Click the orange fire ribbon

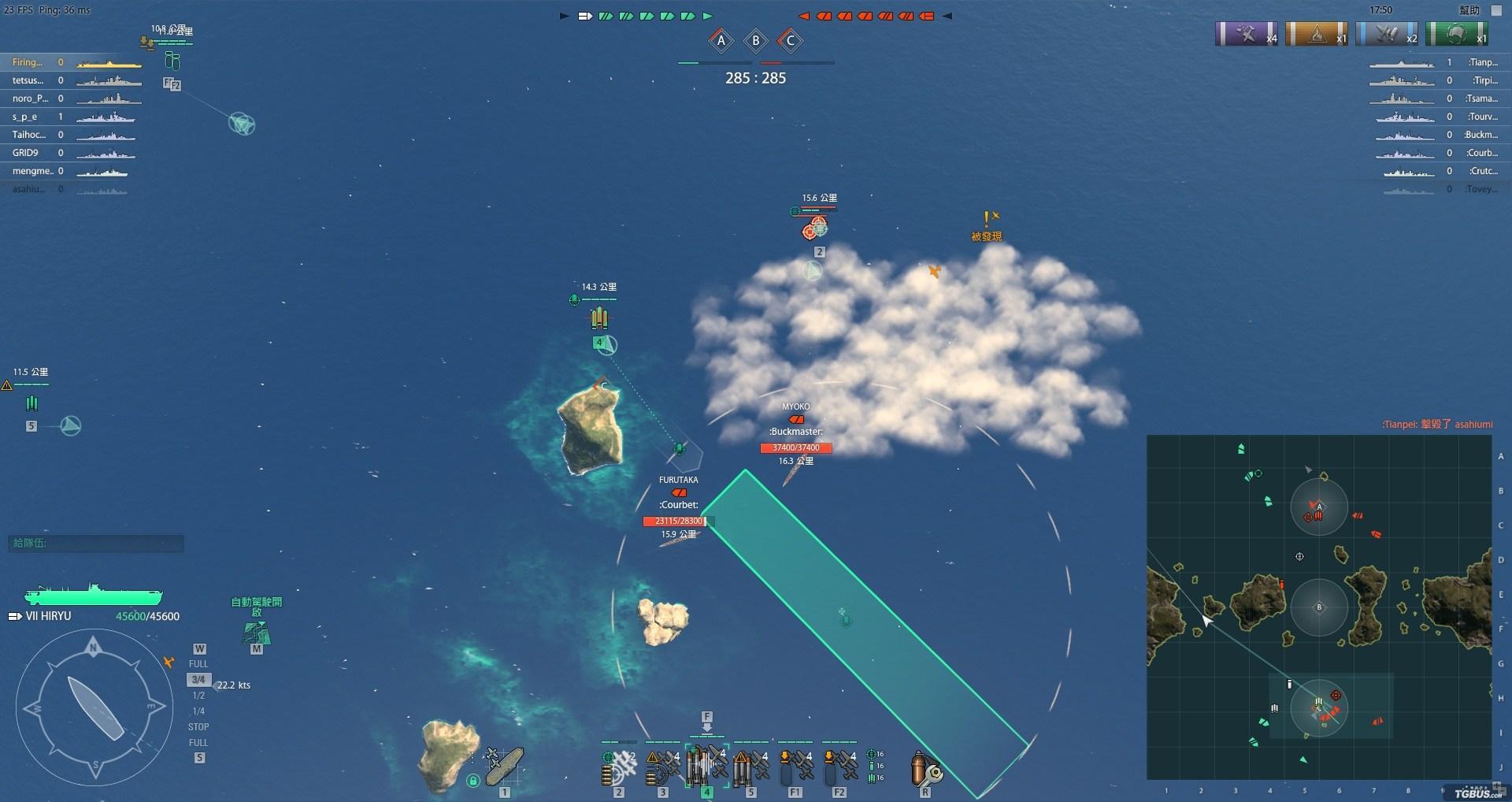point(1317,35)
